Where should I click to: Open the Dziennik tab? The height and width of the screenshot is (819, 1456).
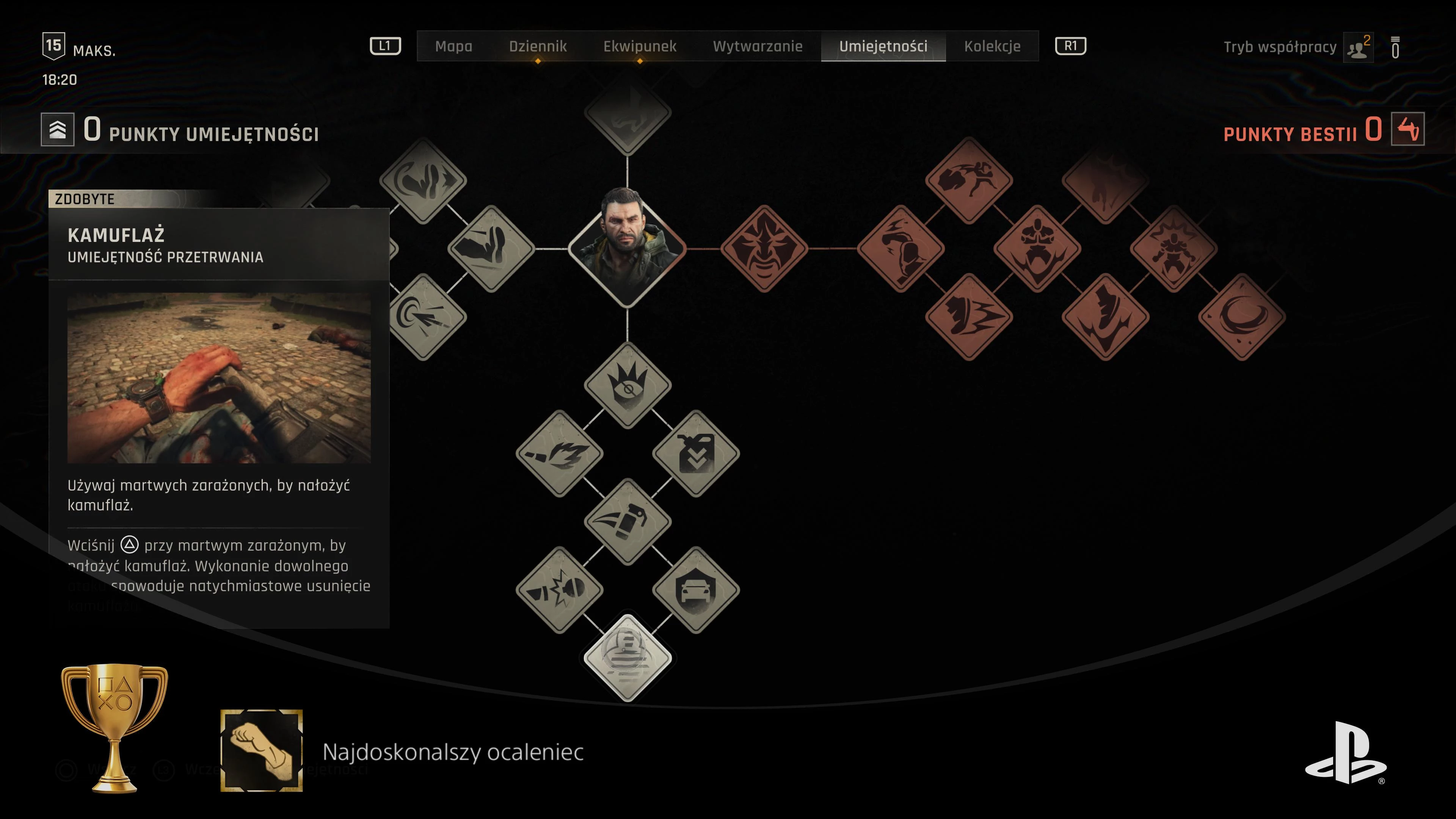[x=538, y=46]
